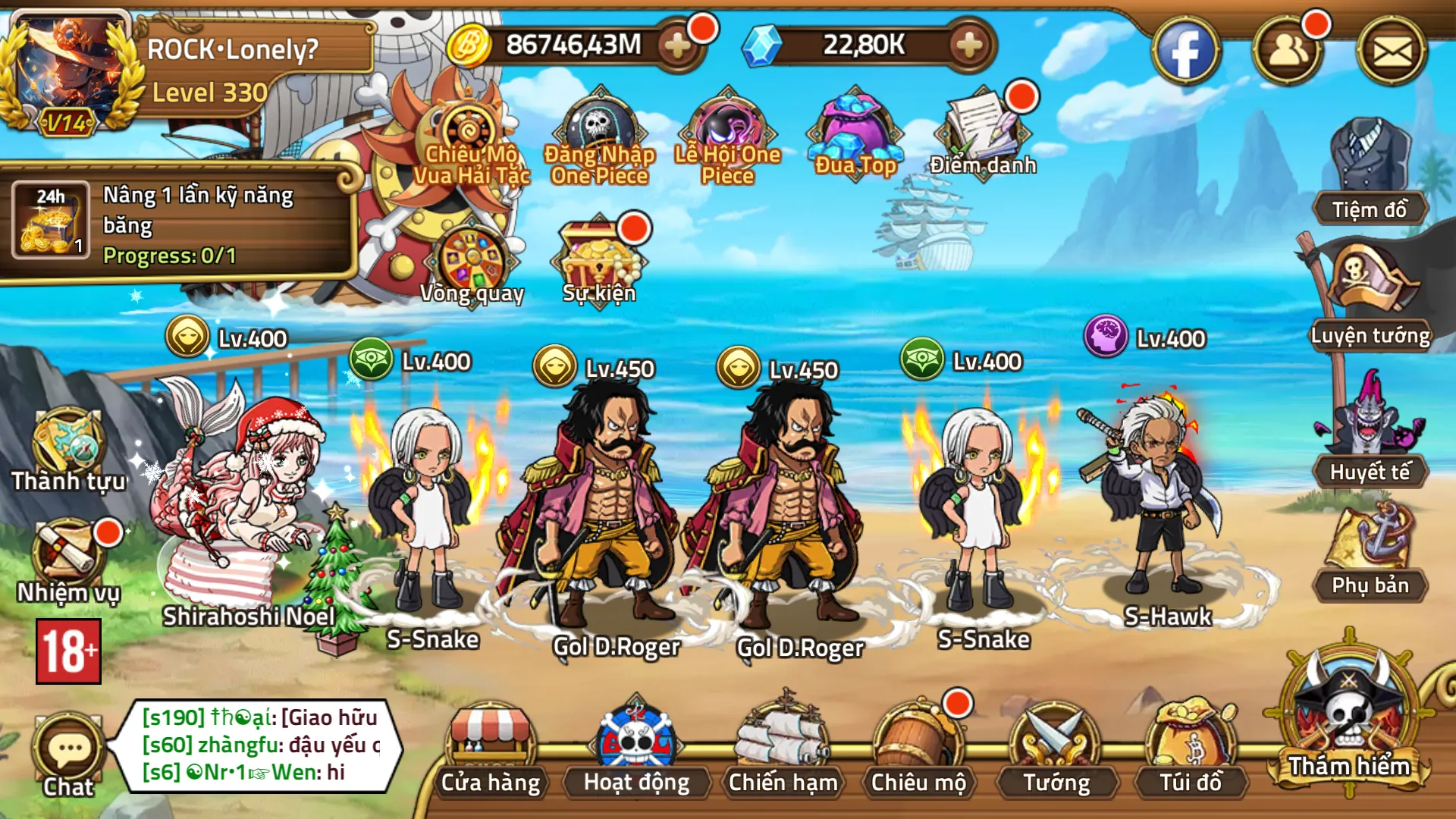The image size is (1456, 819).
Task: Open the Hoạt động activities menu
Action: click(636, 747)
